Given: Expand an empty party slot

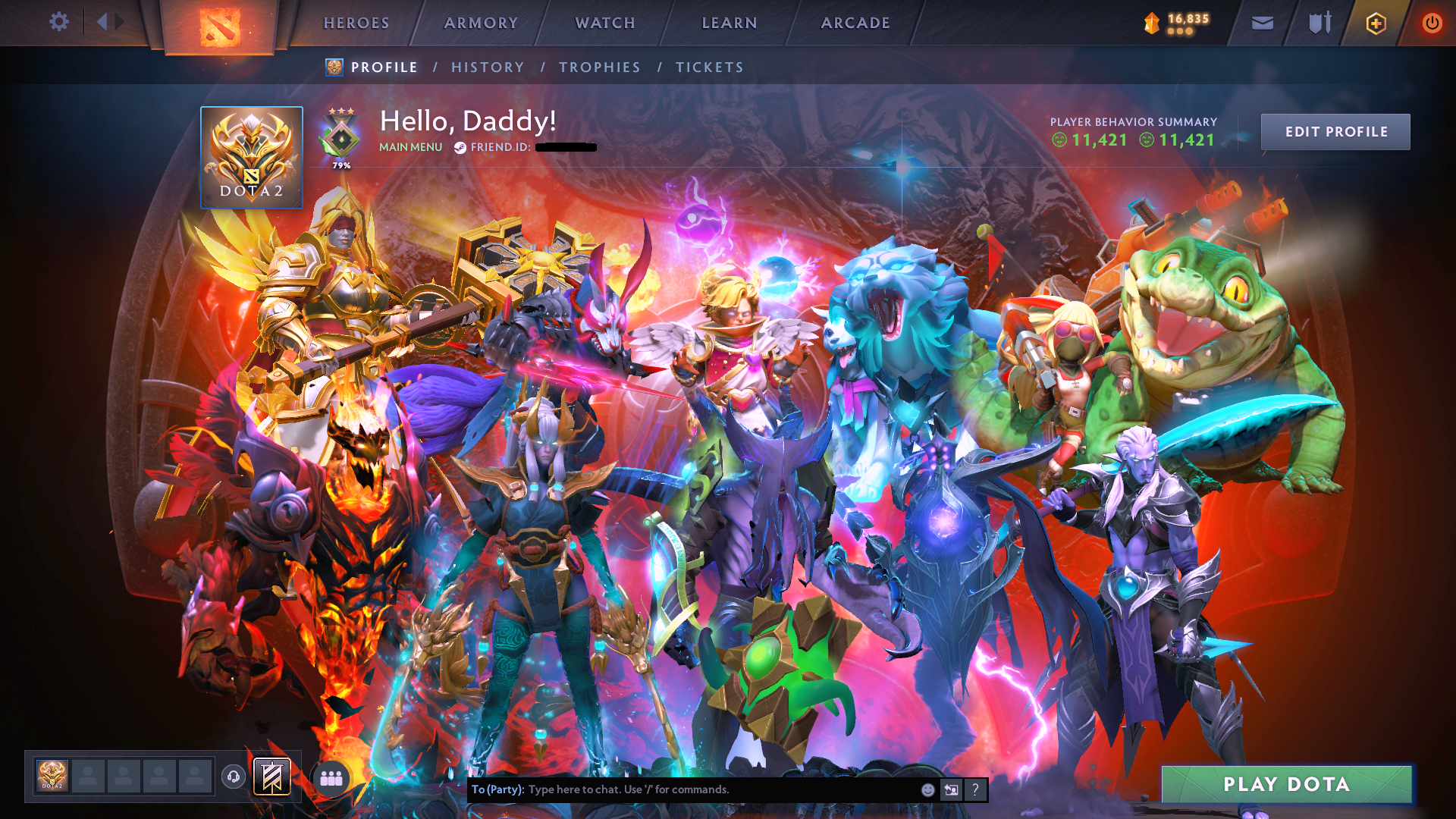Looking at the screenshot, I should [89, 776].
